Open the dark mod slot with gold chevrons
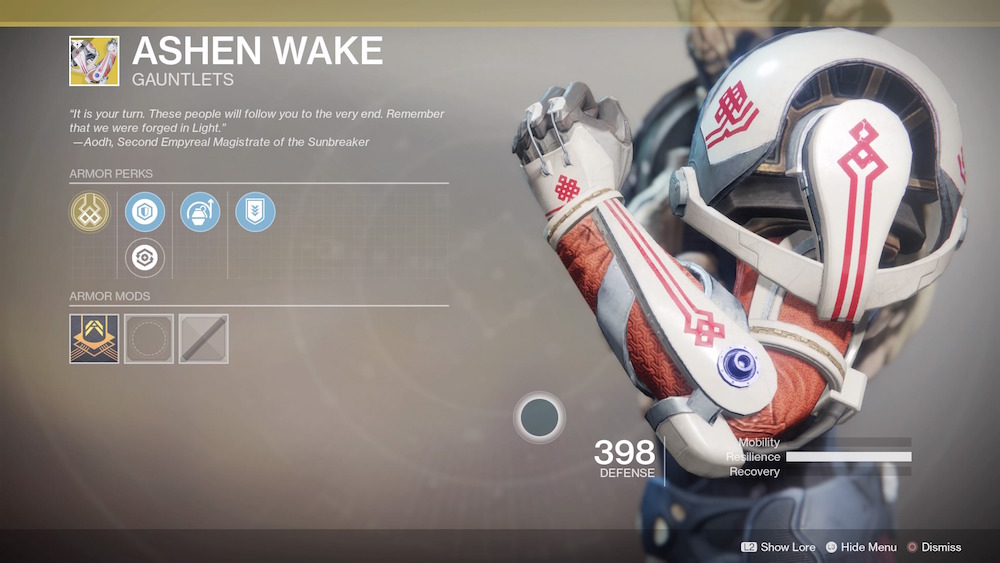The image size is (1000, 563). point(94,339)
